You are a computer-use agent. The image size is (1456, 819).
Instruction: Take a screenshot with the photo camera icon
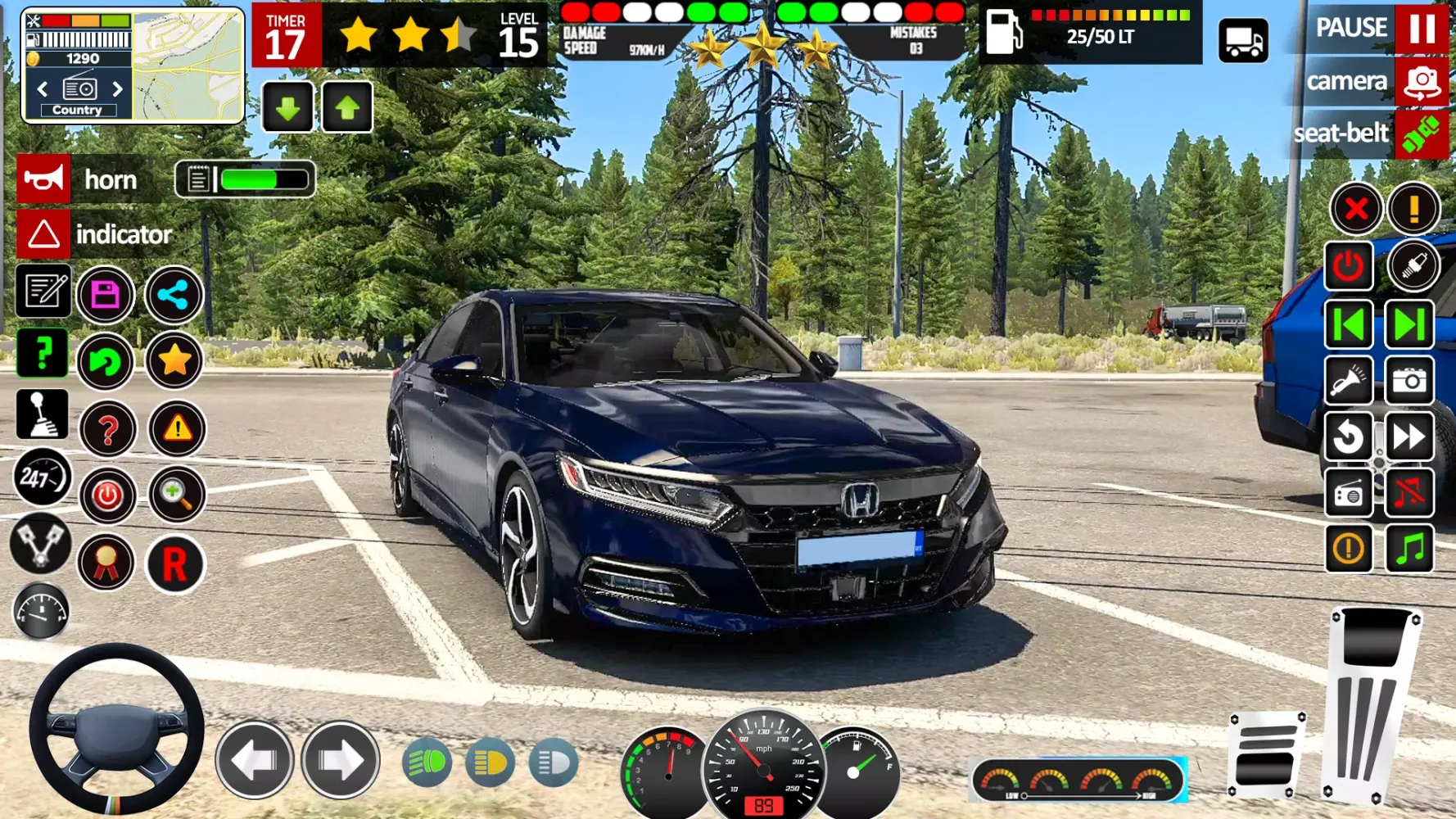pyautogui.click(x=1409, y=381)
